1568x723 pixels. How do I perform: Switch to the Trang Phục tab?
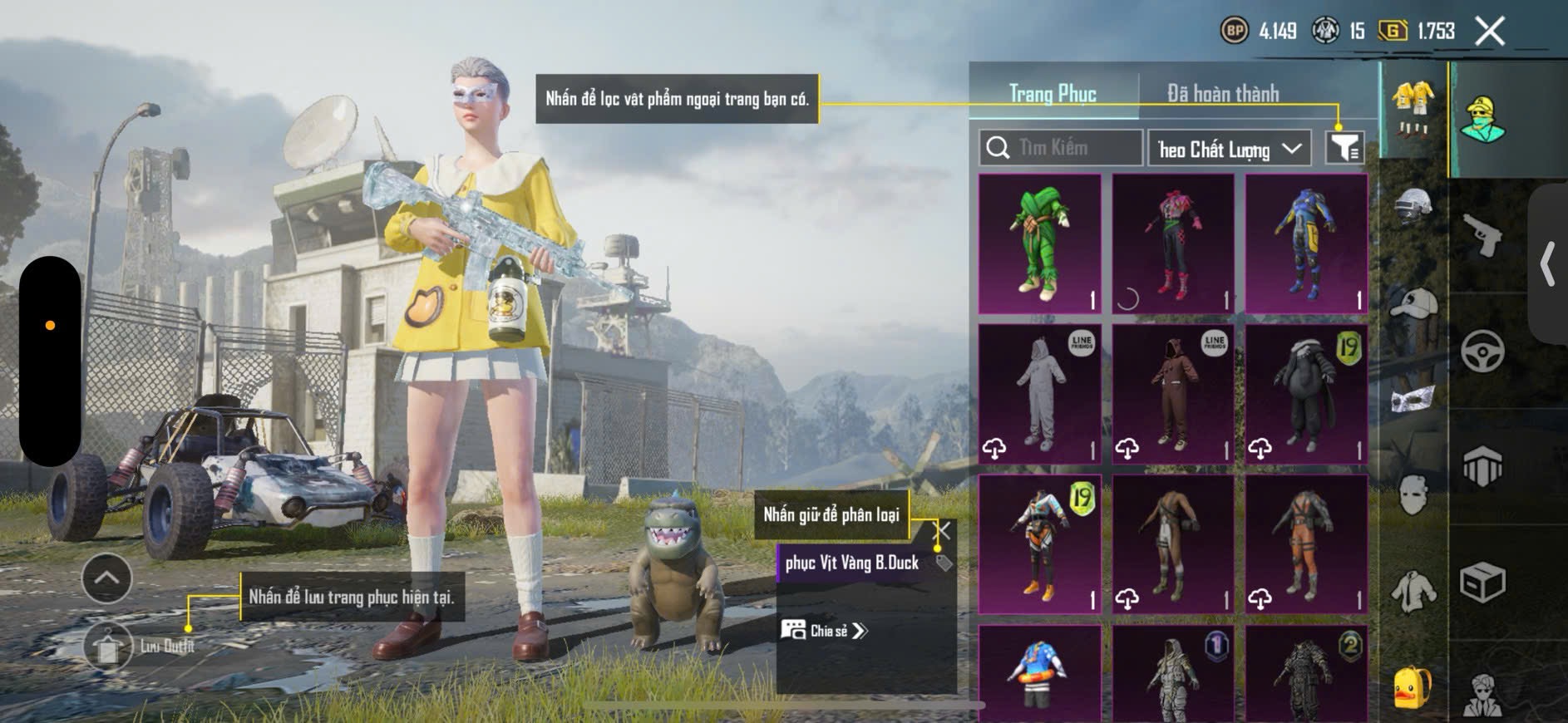click(x=1053, y=93)
